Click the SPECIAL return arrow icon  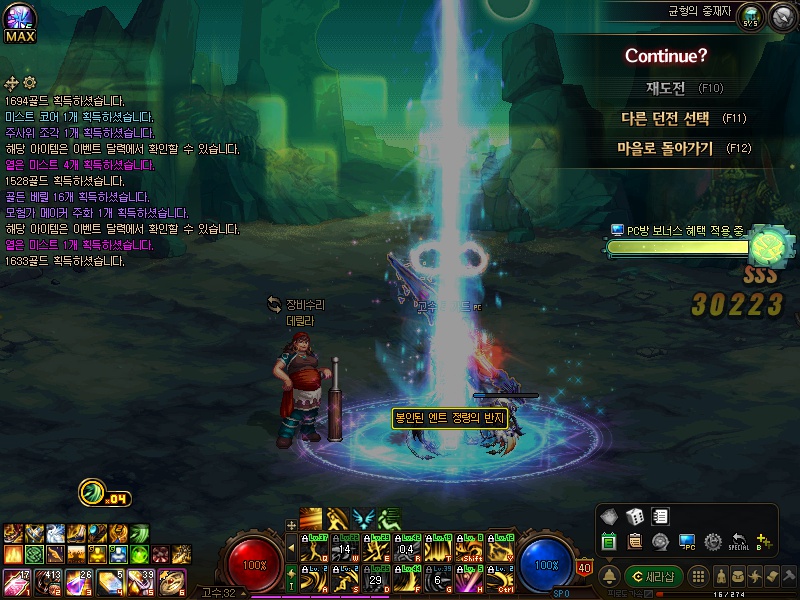point(739,542)
